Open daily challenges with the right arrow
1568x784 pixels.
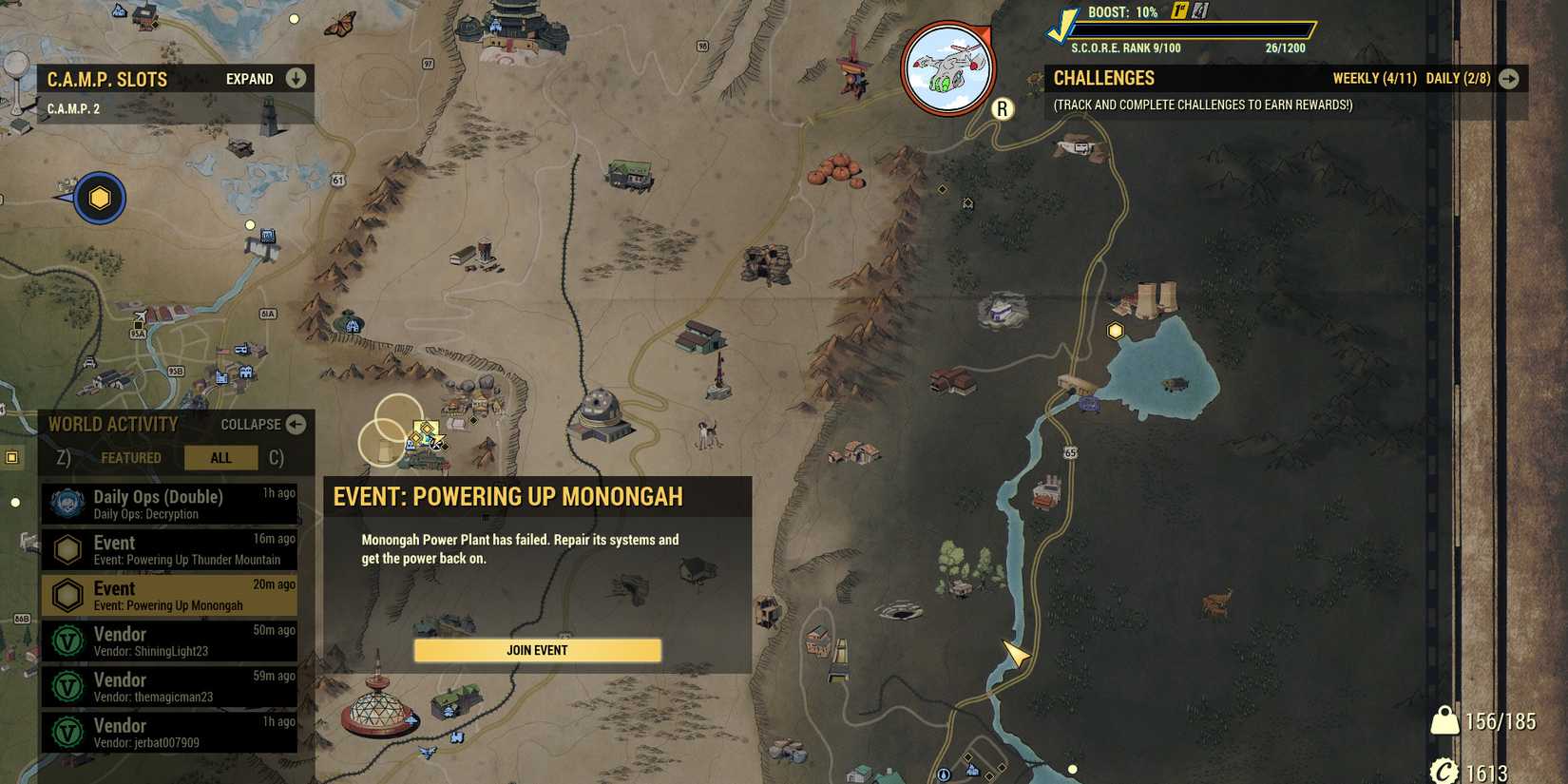coord(1510,79)
